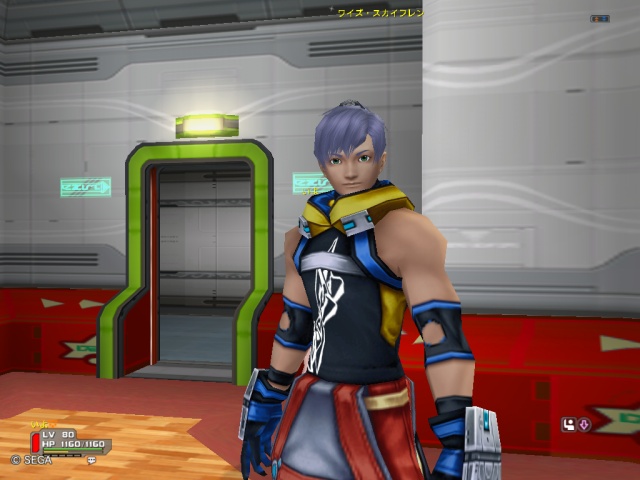Image resolution: width=640 pixels, height=480 pixels.
Task: Select the person silhouette icon
Action: 568,424
